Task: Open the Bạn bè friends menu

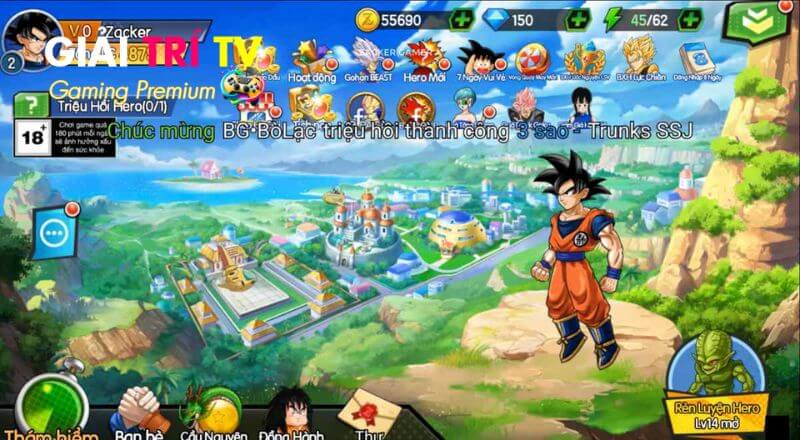Action: (x=137, y=412)
